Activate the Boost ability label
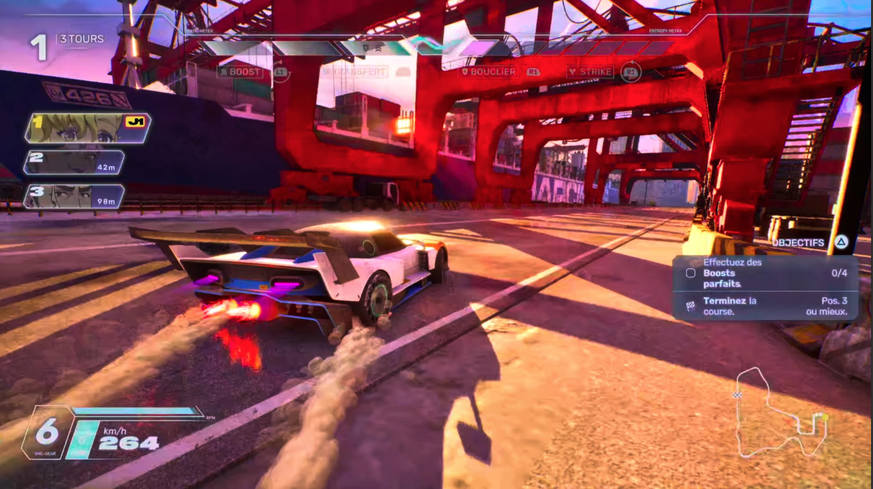Screen dimensions: 873x489 point(241,72)
